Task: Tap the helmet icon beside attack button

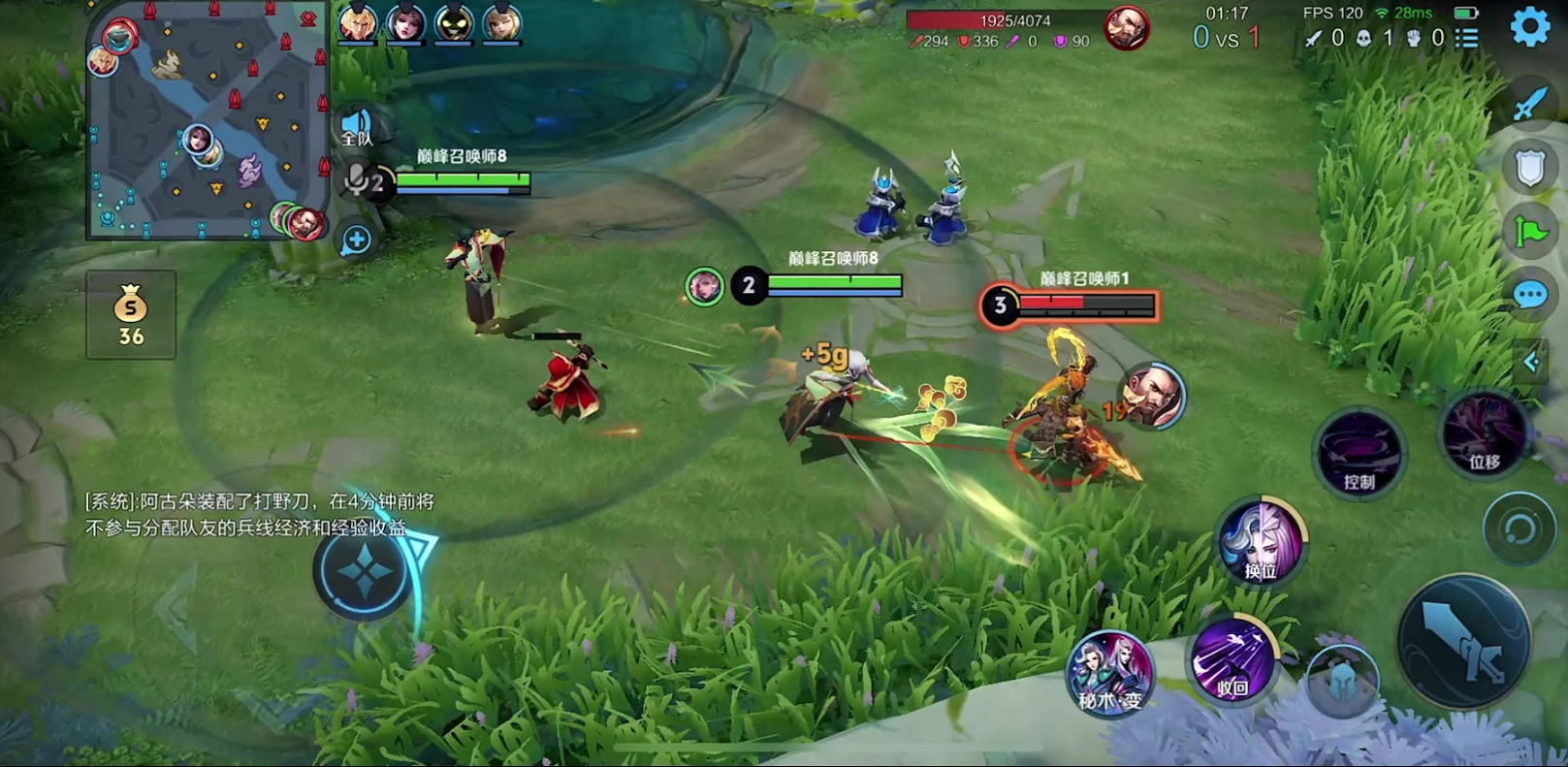Action: [x=1342, y=679]
